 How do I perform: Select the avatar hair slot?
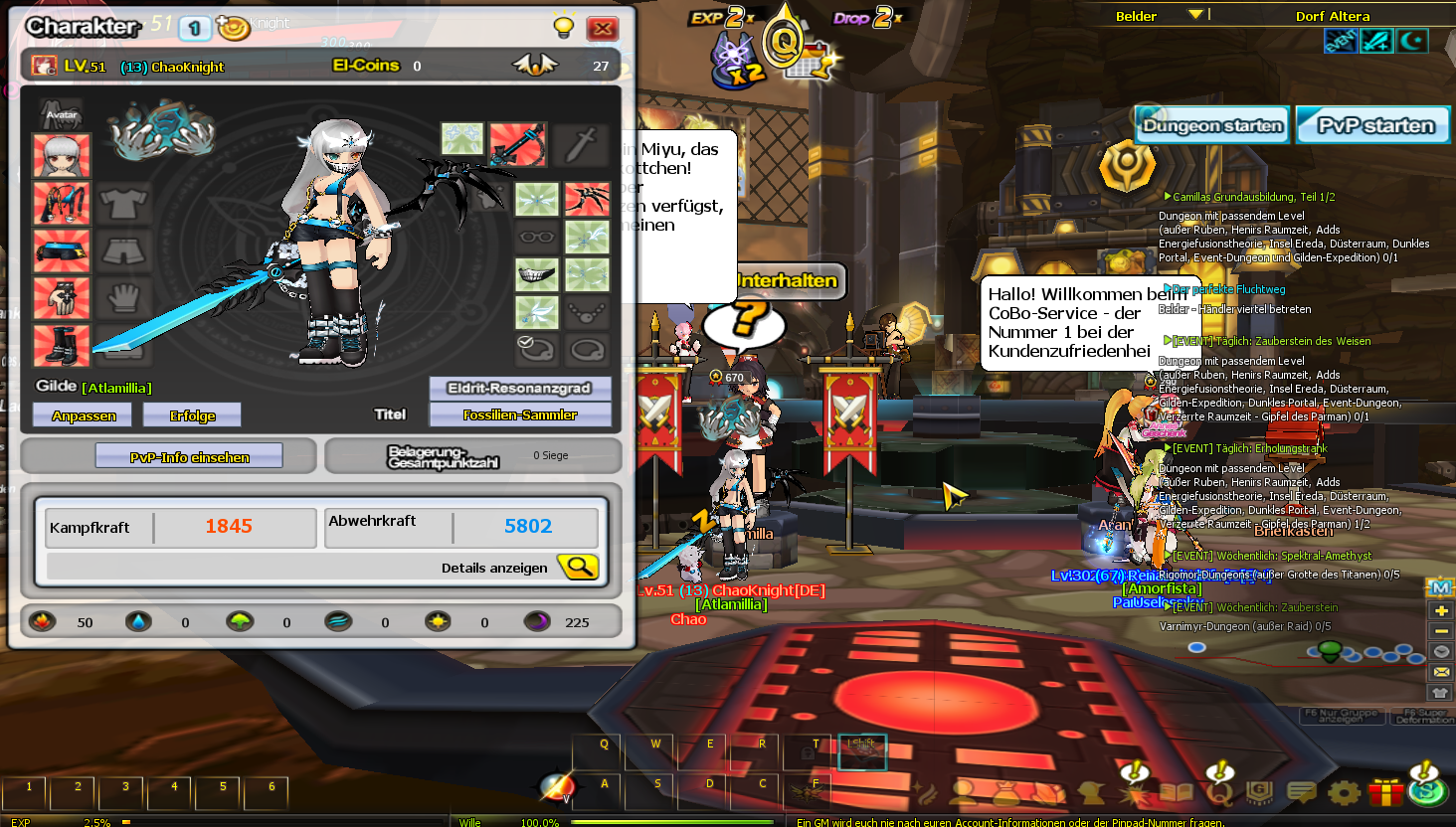62,156
